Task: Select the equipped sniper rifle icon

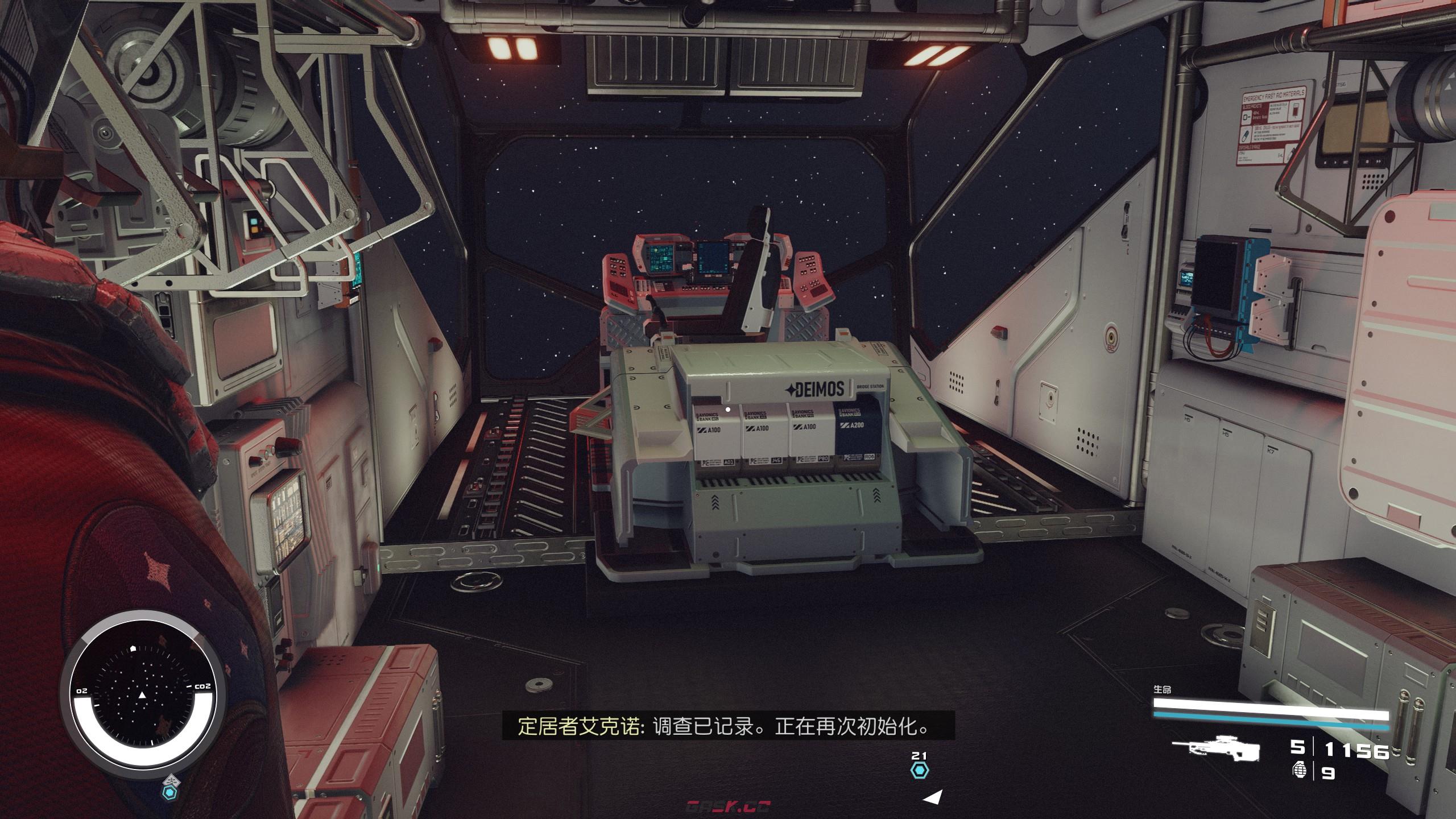Action: click(x=1216, y=751)
